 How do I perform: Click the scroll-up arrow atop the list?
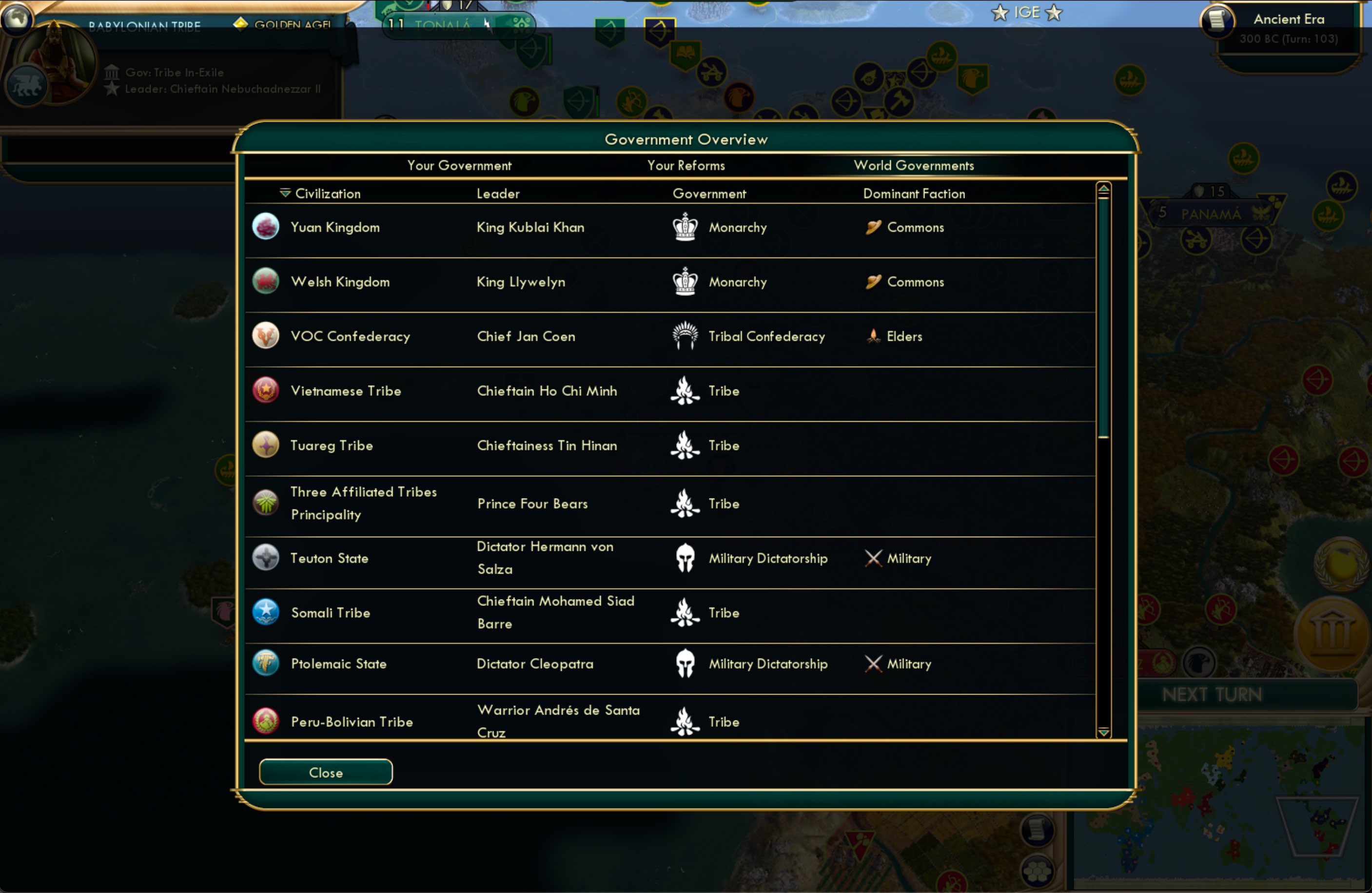1104,189
